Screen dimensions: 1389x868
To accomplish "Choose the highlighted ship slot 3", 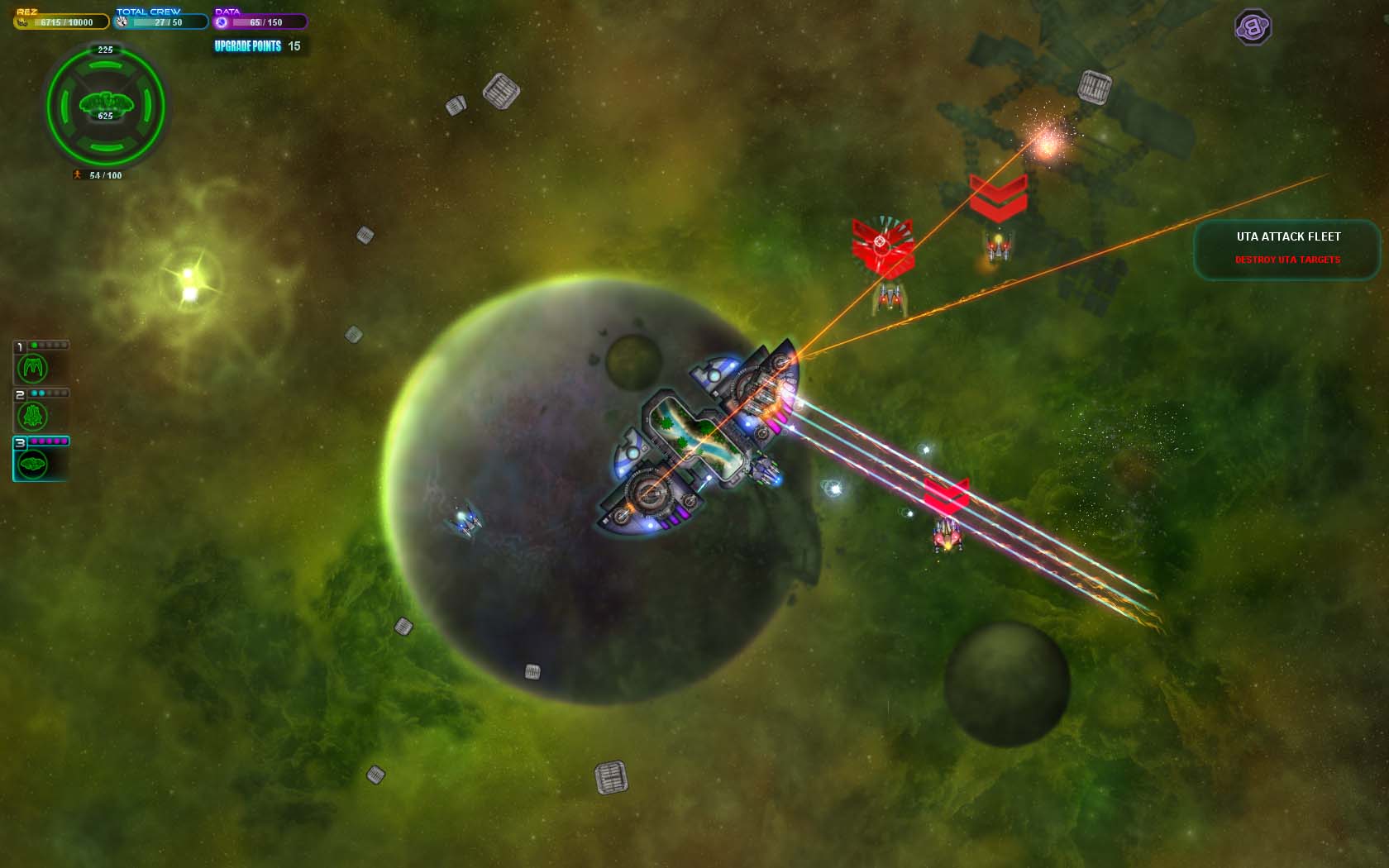I will point(34,465).
